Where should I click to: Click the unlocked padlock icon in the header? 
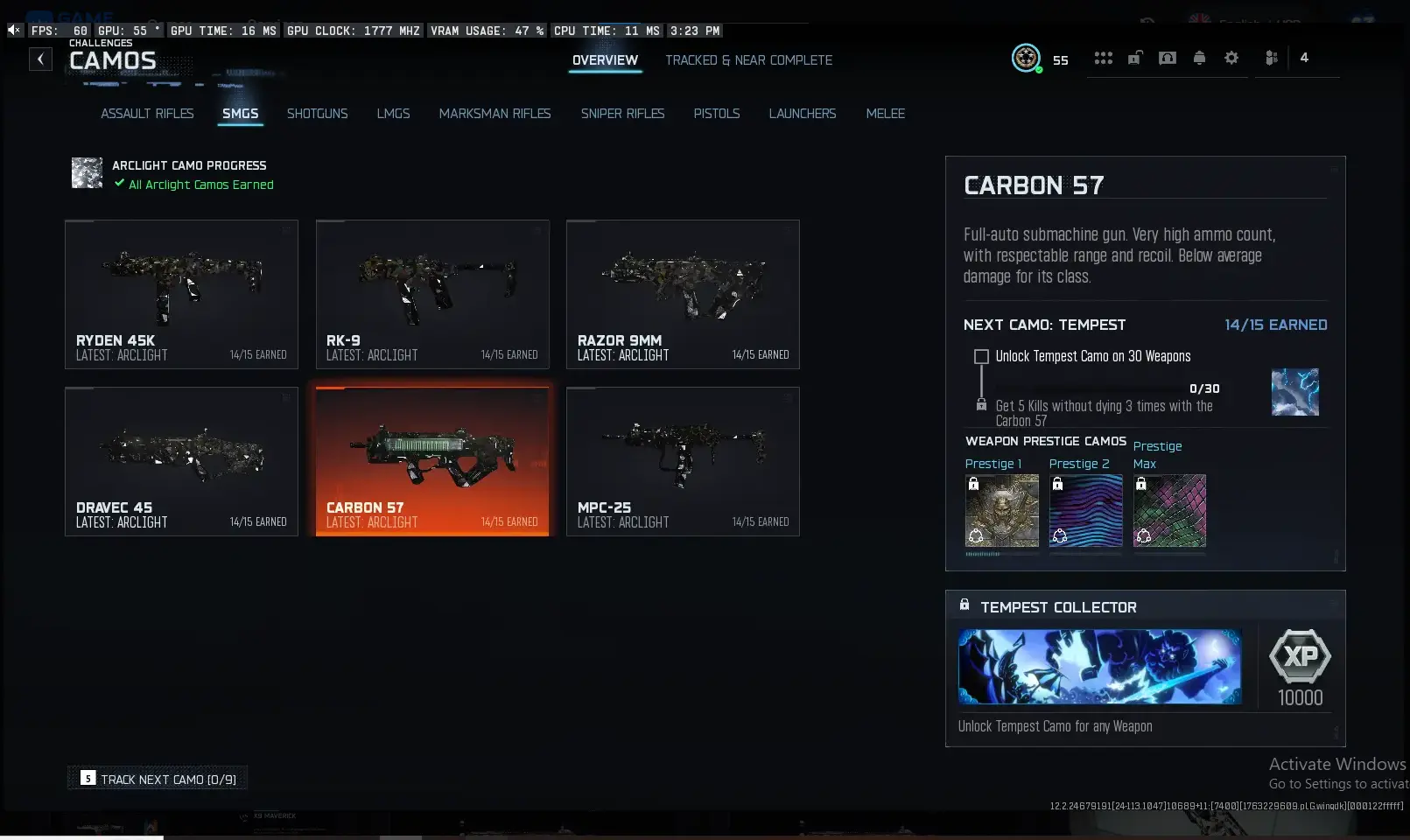[1135, 58]
